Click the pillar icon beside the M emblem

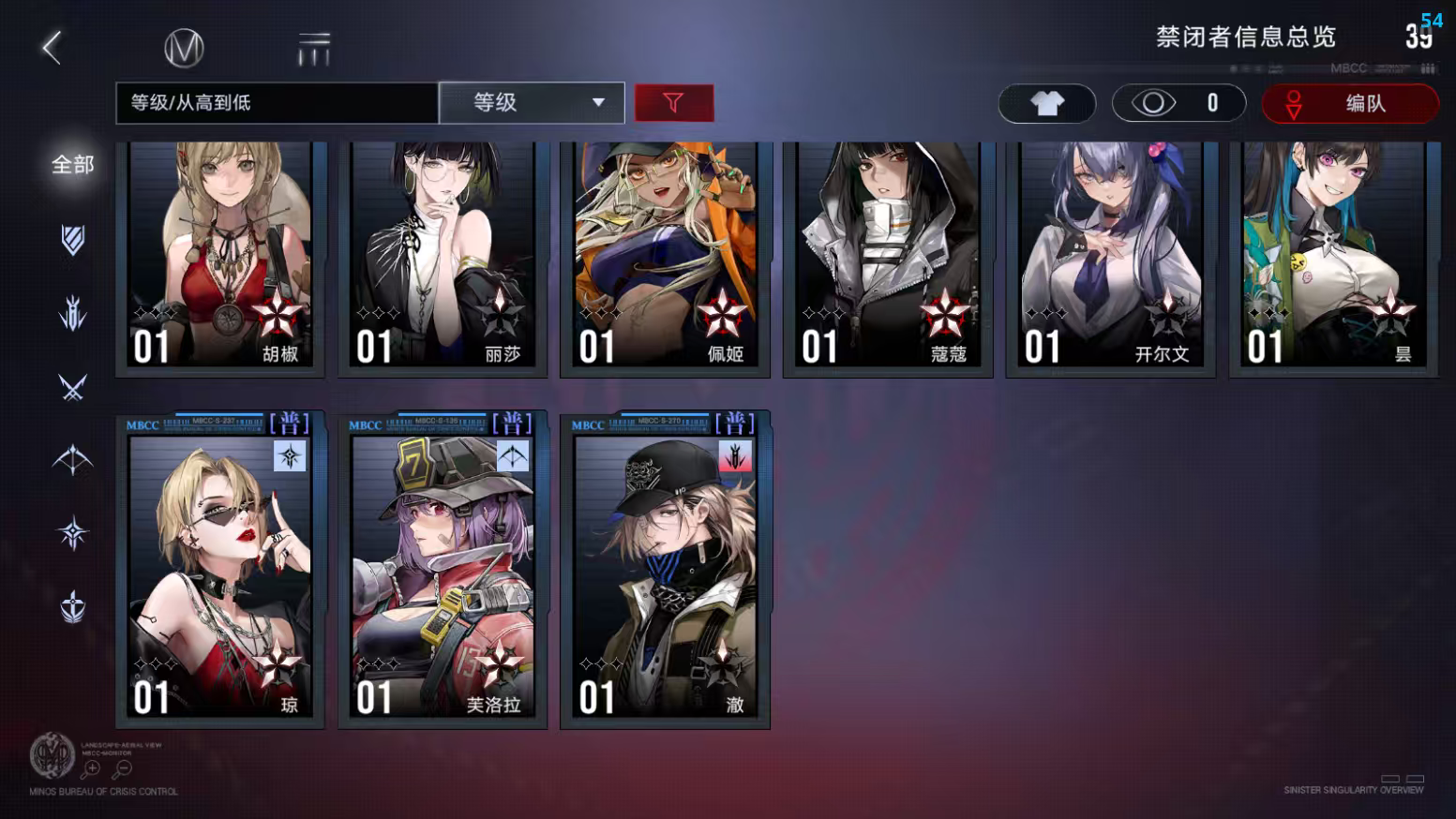315,47
